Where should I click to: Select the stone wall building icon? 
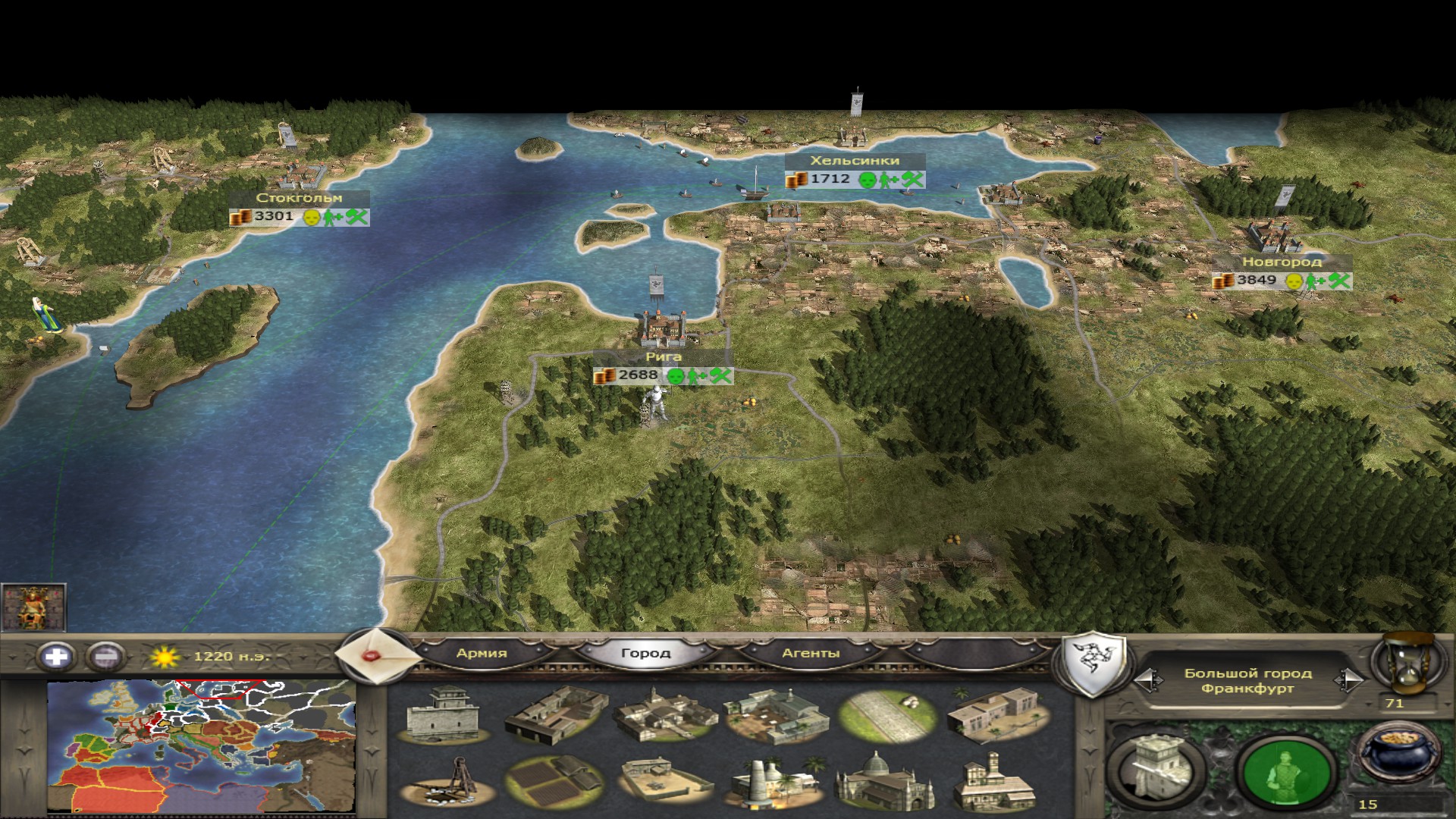444,715
